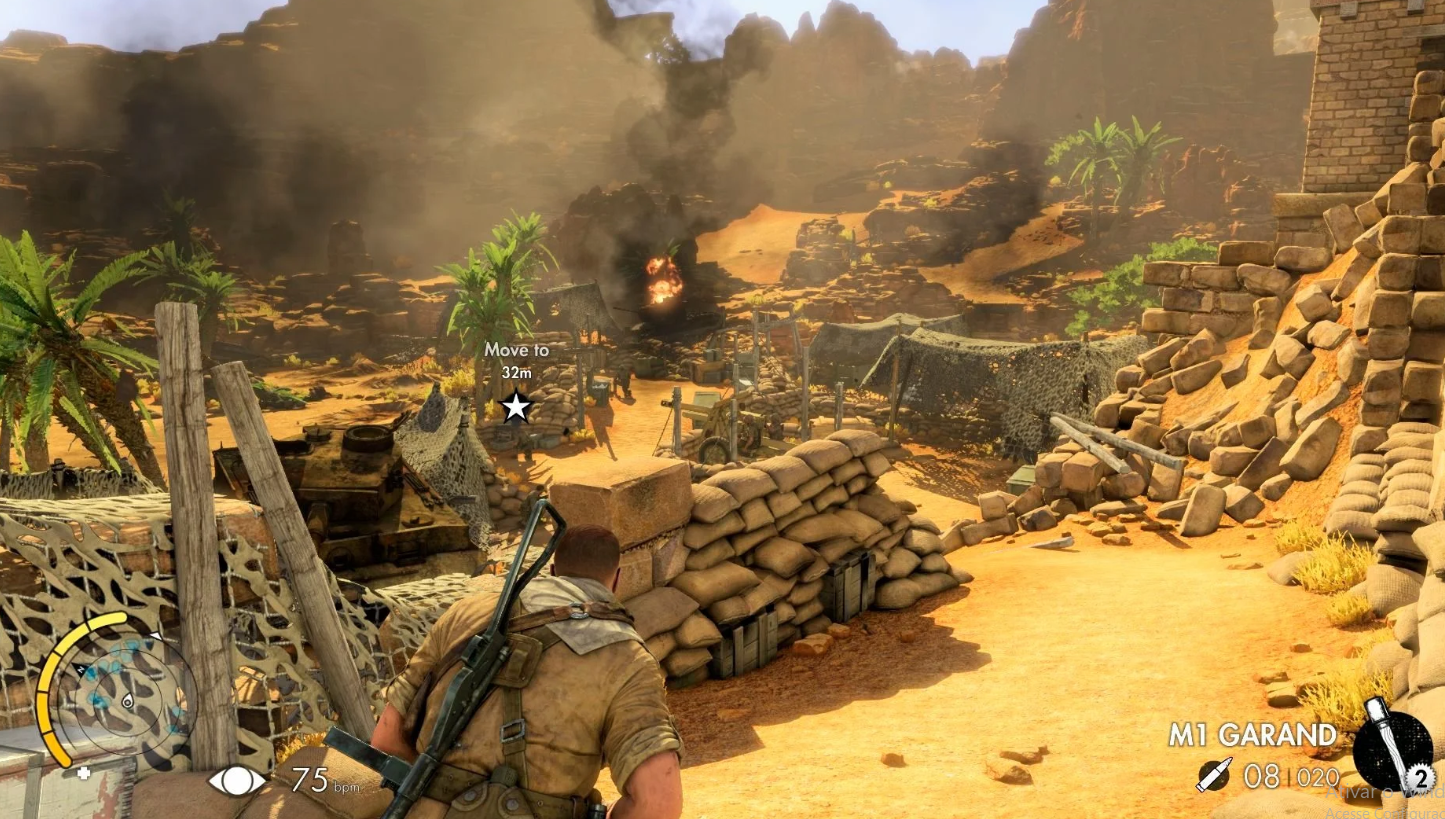Select the stick grenade item icon
This screenshot has width=1445, height=819.
tap(1390, 742)
